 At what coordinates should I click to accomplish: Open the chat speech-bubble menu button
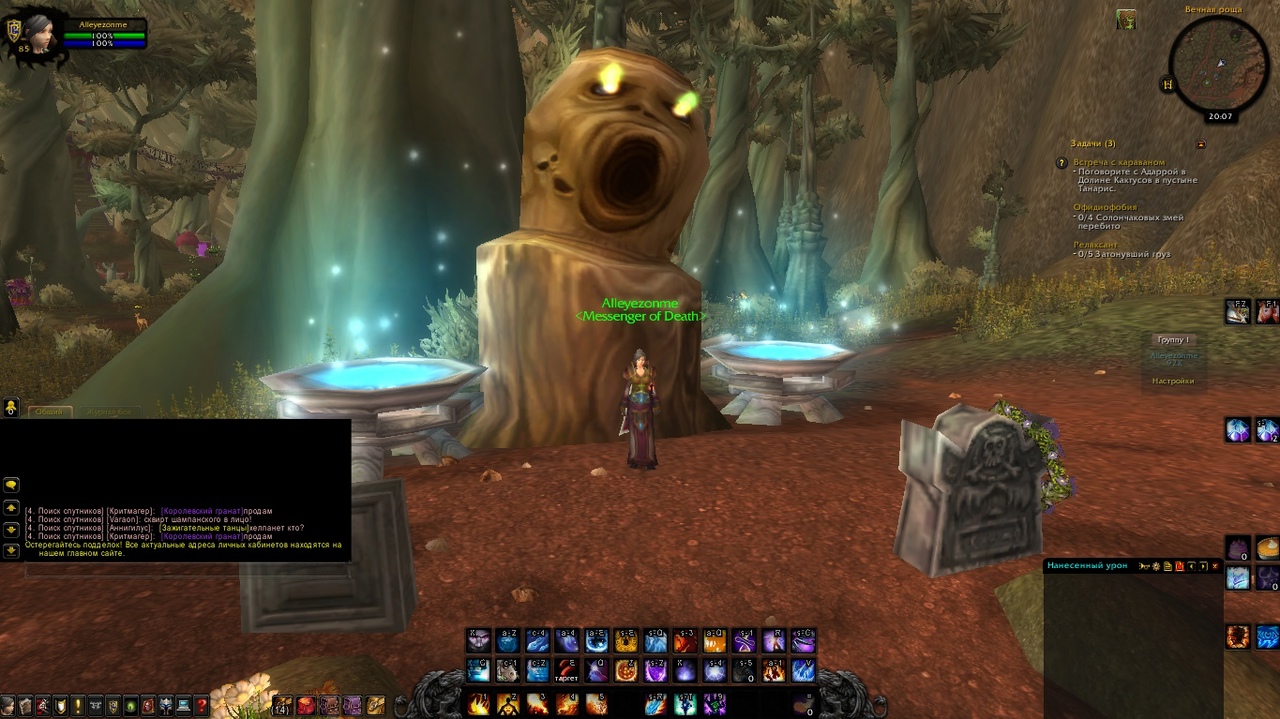point(11,485)
